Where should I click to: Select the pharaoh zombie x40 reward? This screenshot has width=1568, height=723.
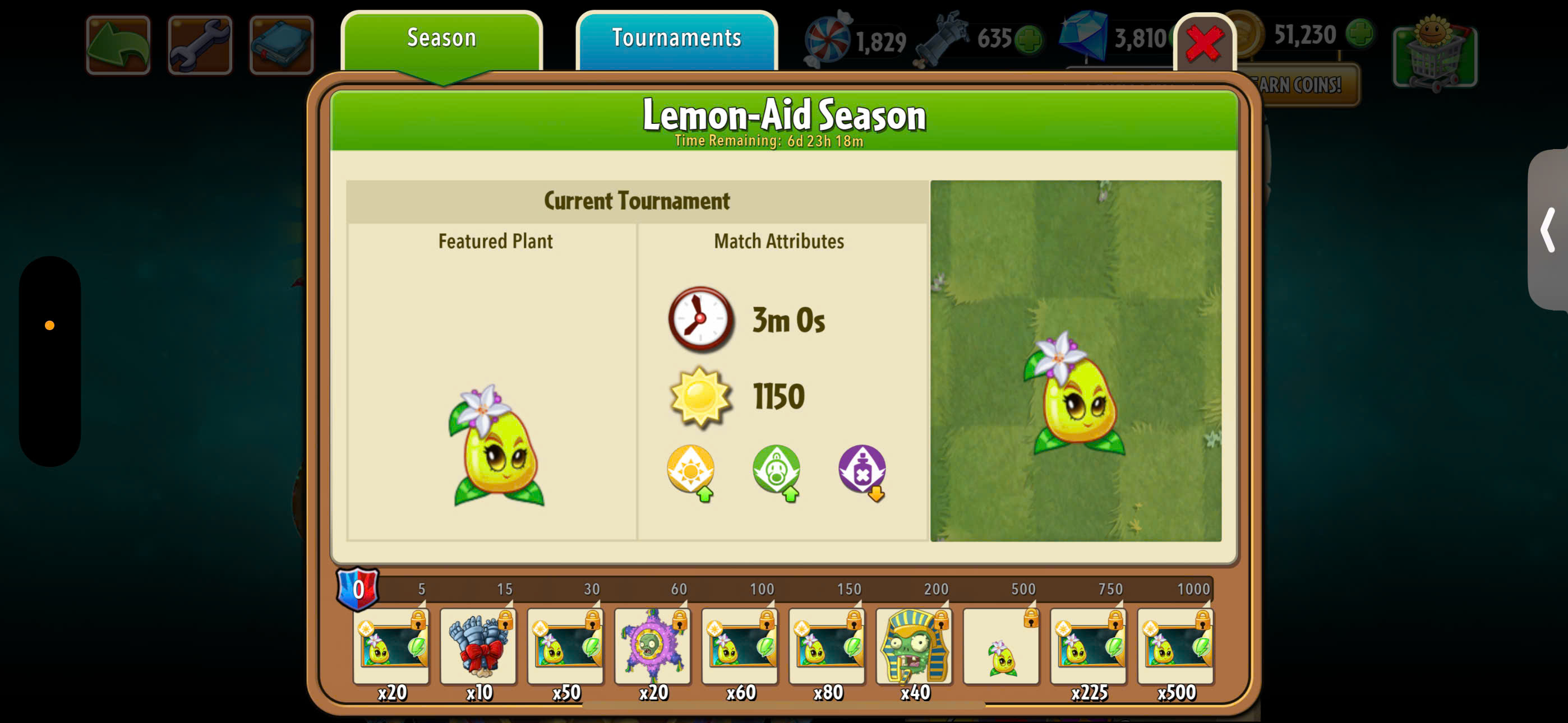[914, 646]
